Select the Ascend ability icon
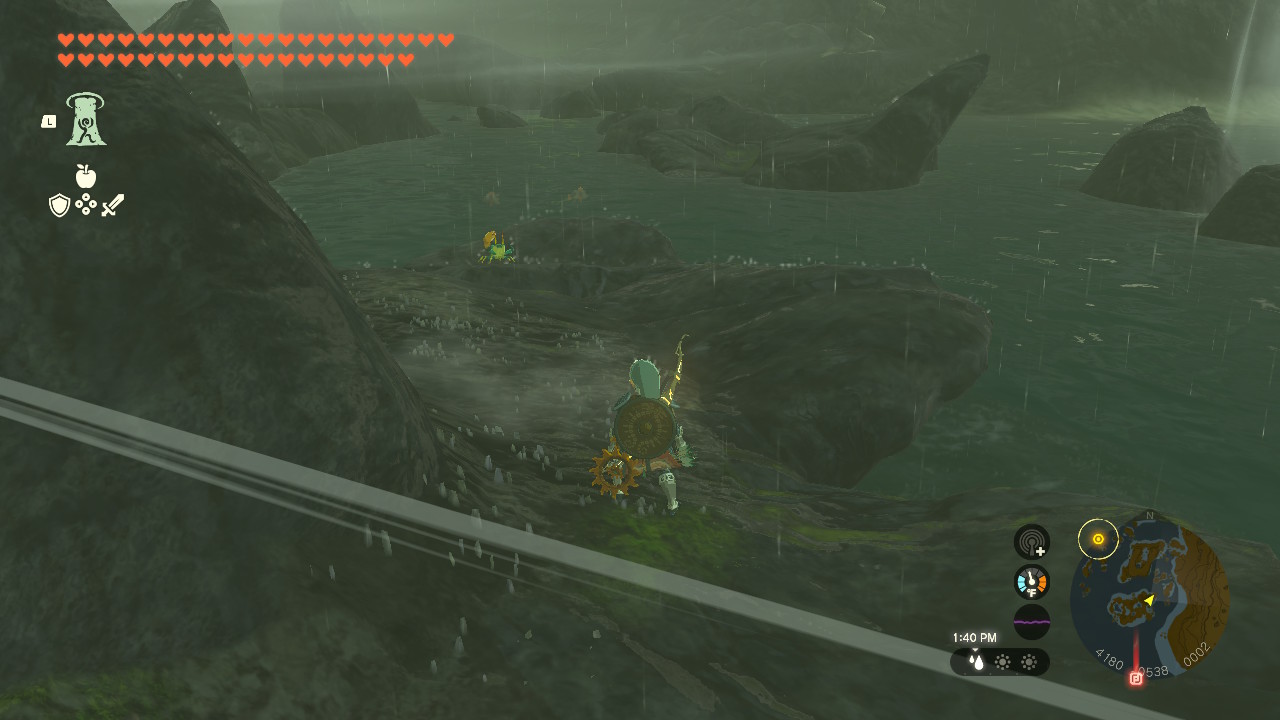The image size is (1280, 720). 86,120
